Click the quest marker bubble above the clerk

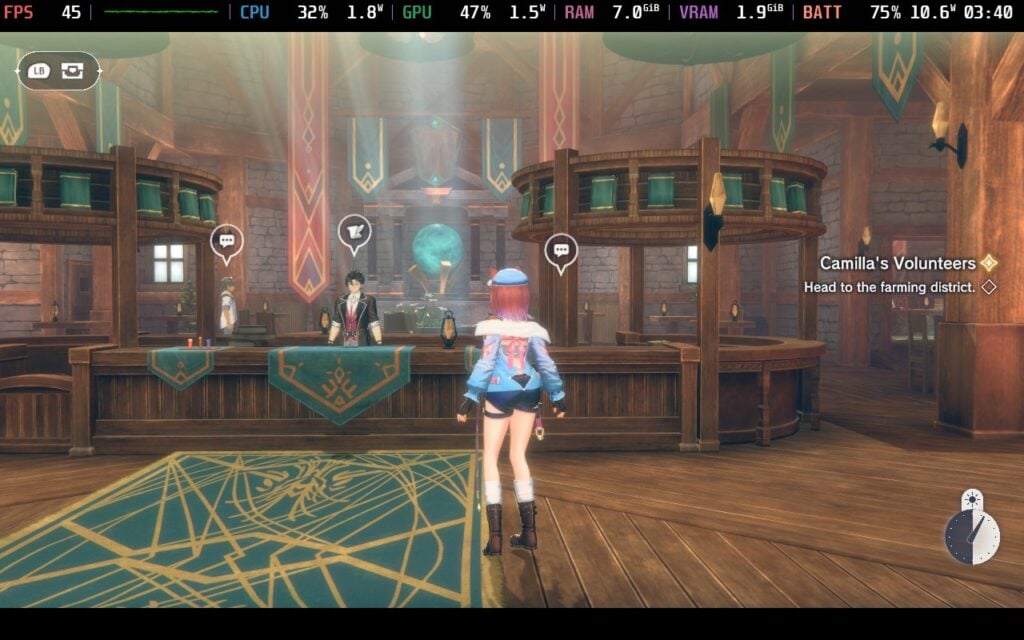(x=354, y=233)
